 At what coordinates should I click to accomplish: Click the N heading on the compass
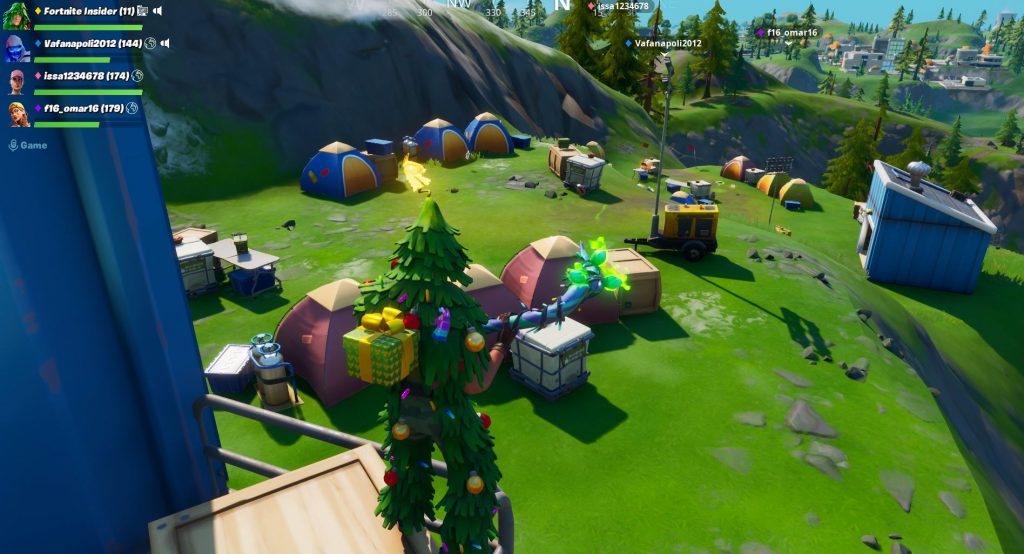562,6
